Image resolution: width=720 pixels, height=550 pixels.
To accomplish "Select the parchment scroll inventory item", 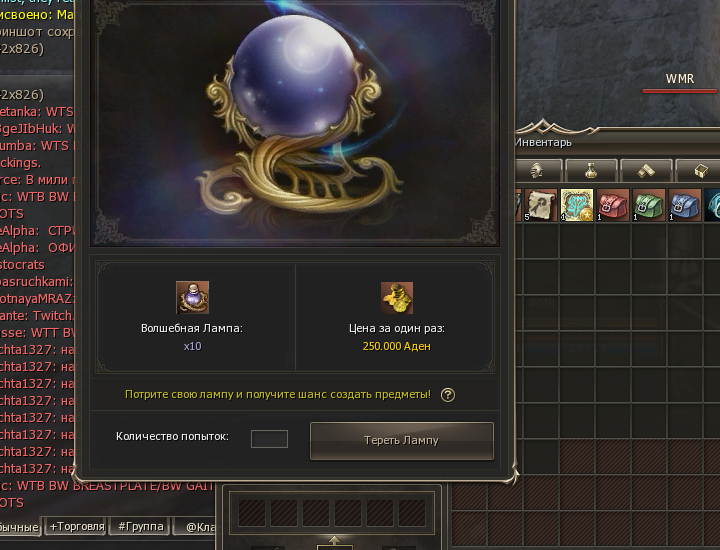I will click(542, 204).
